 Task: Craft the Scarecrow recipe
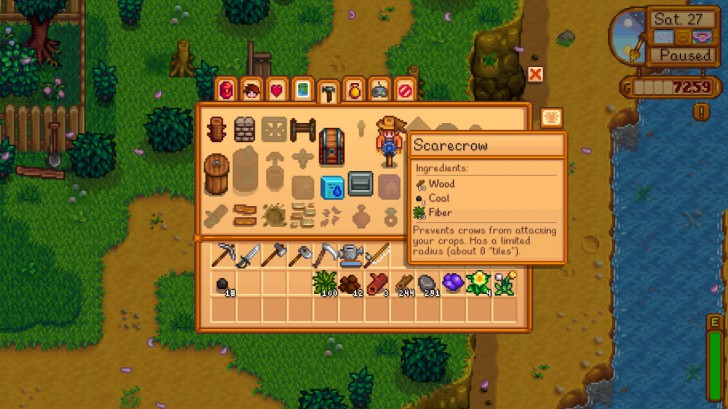pyautogui.click(x=388, y=138)
